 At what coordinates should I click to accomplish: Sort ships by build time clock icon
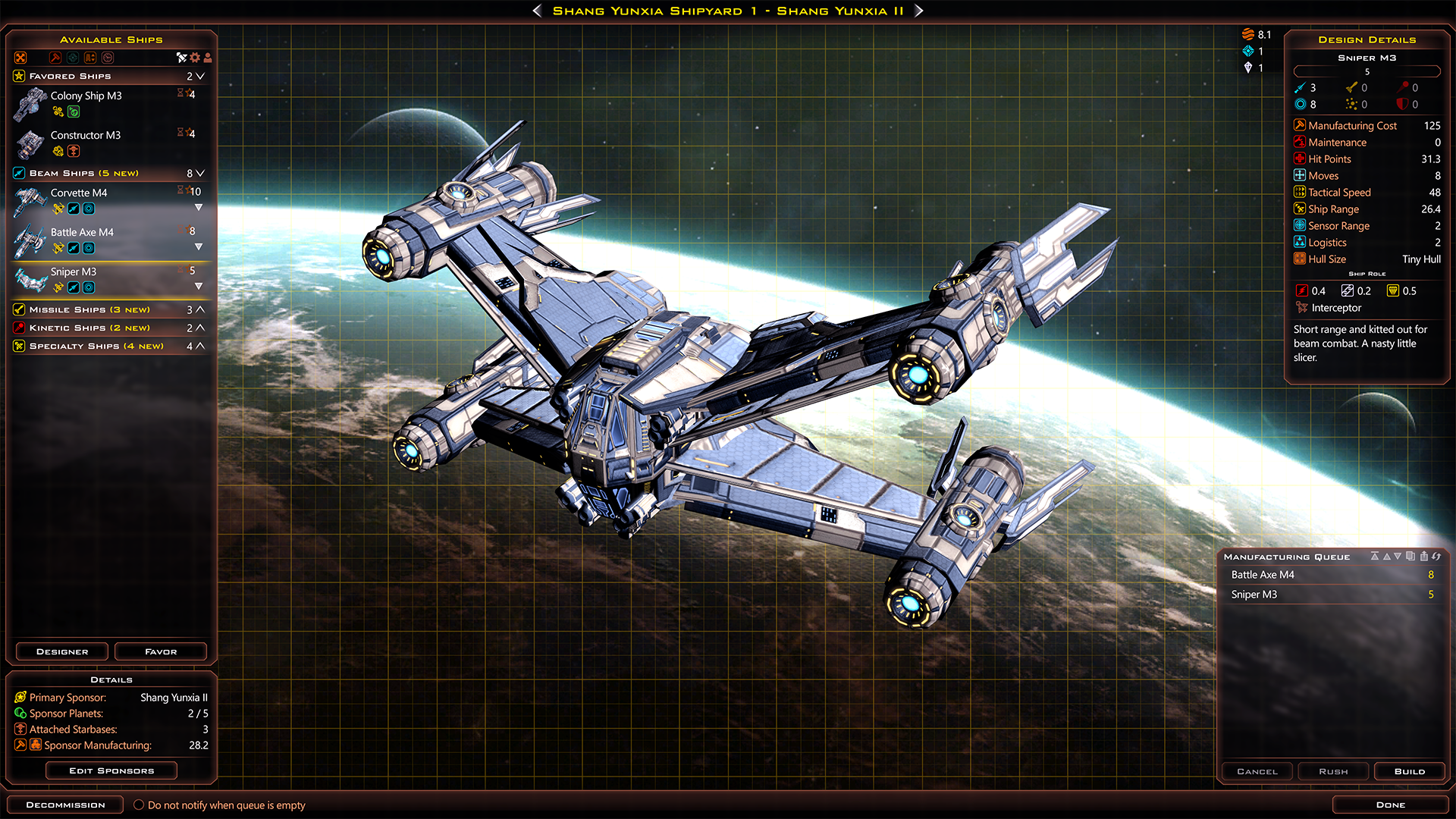pyautogui.click(x=107, y=58)
